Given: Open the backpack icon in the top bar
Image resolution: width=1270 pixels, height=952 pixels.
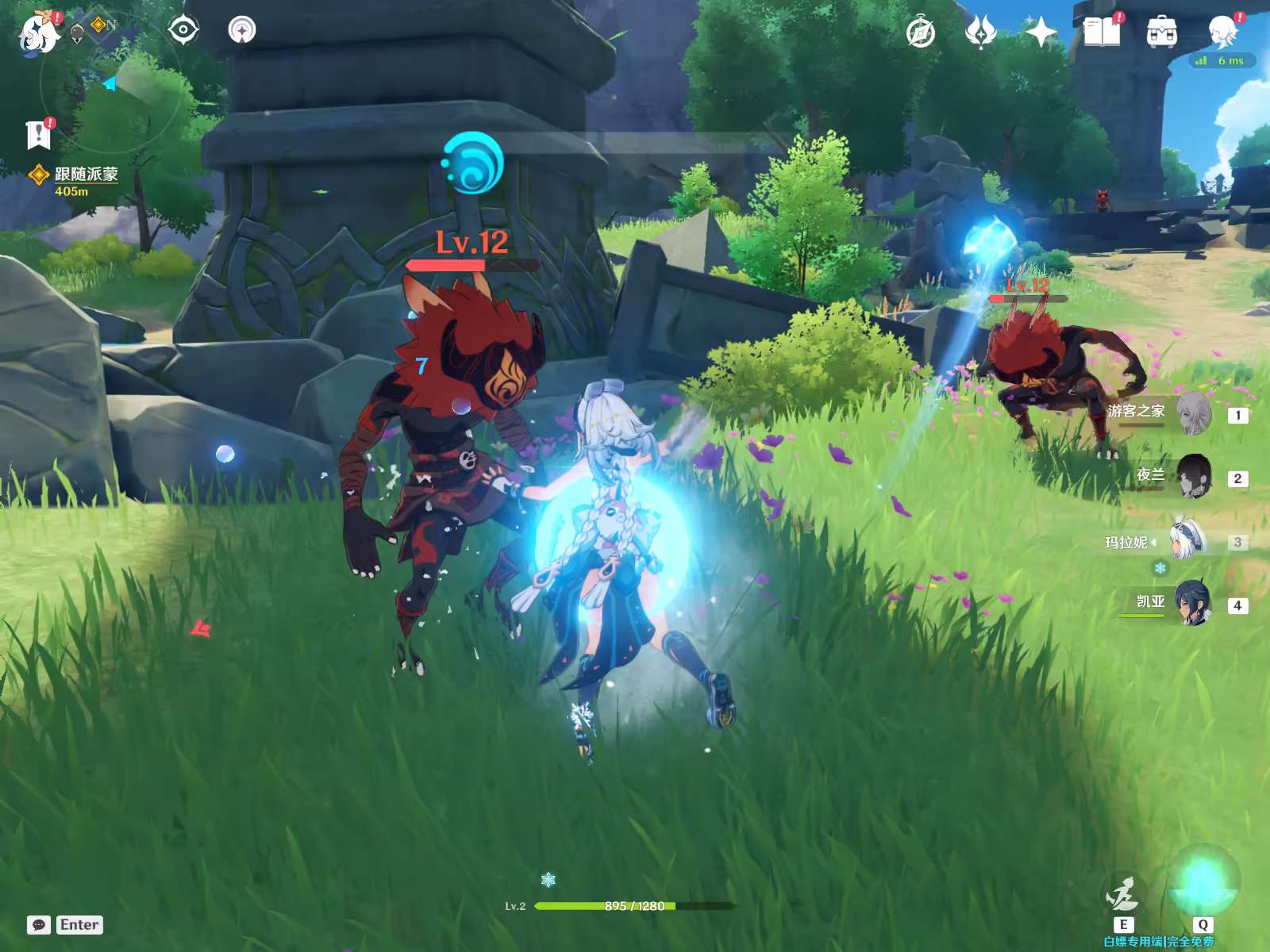Looking at the screenshot, I should point(1161,33).
